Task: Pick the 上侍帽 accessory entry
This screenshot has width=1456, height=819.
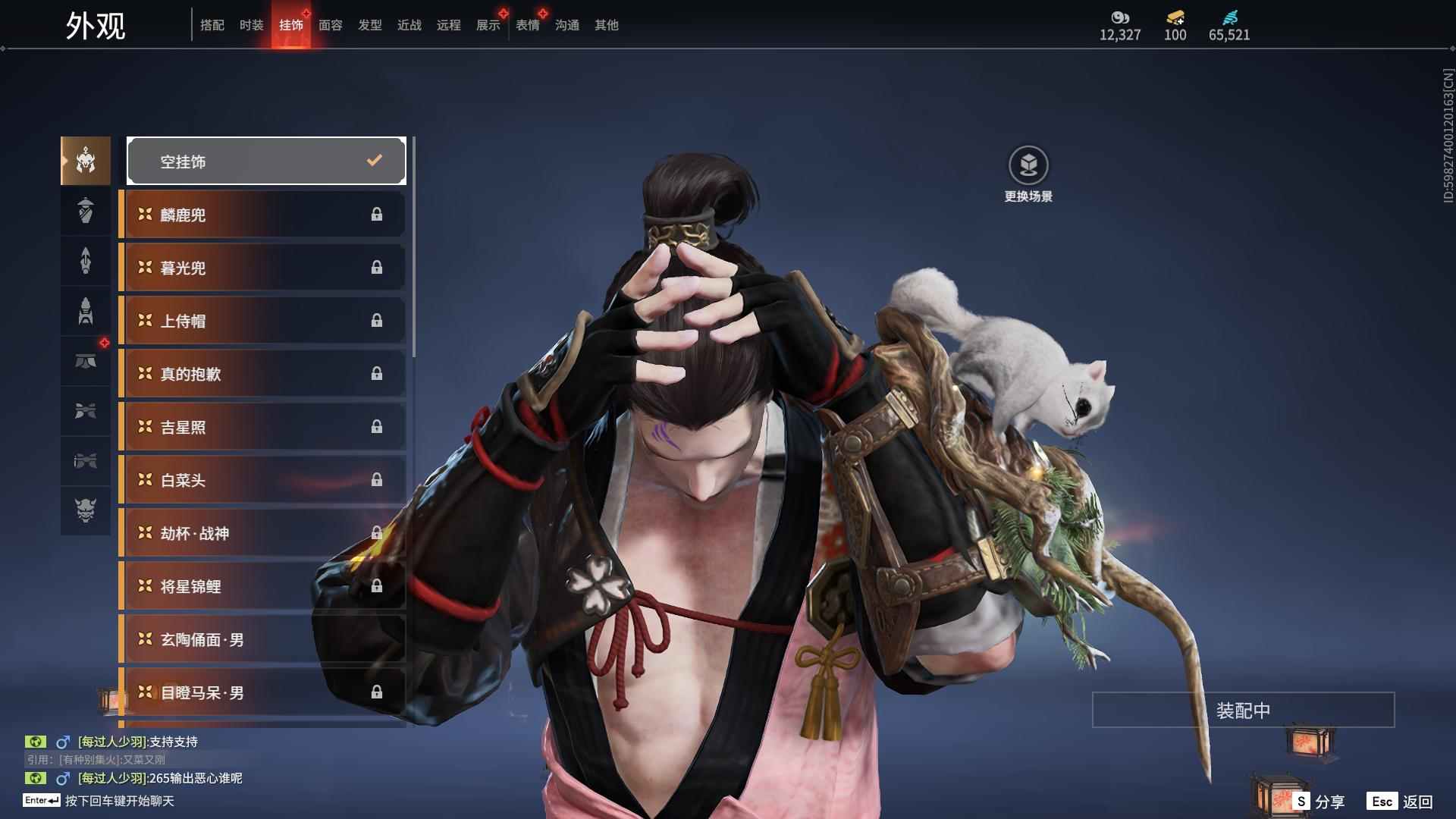Action: [262, 321]
